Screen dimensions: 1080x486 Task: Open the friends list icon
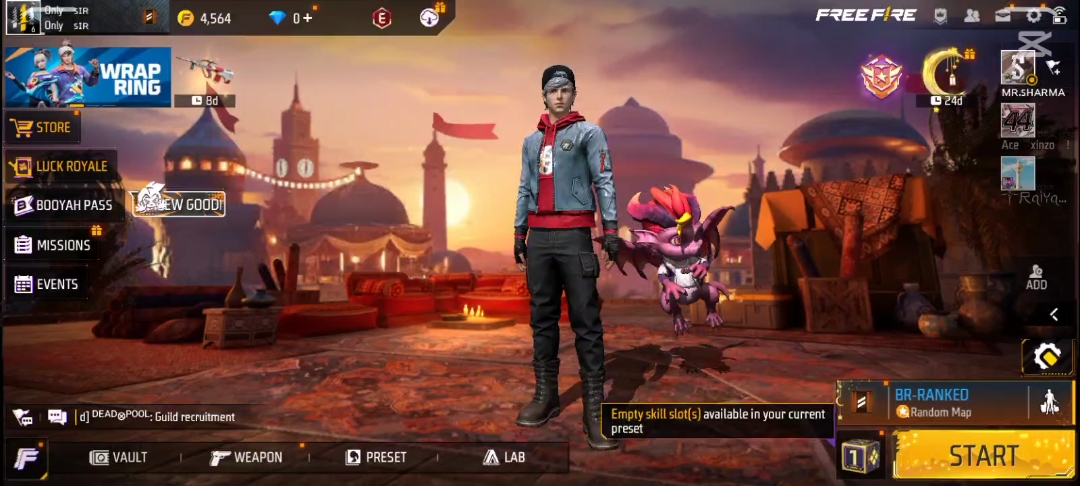(x=971, y=15)
